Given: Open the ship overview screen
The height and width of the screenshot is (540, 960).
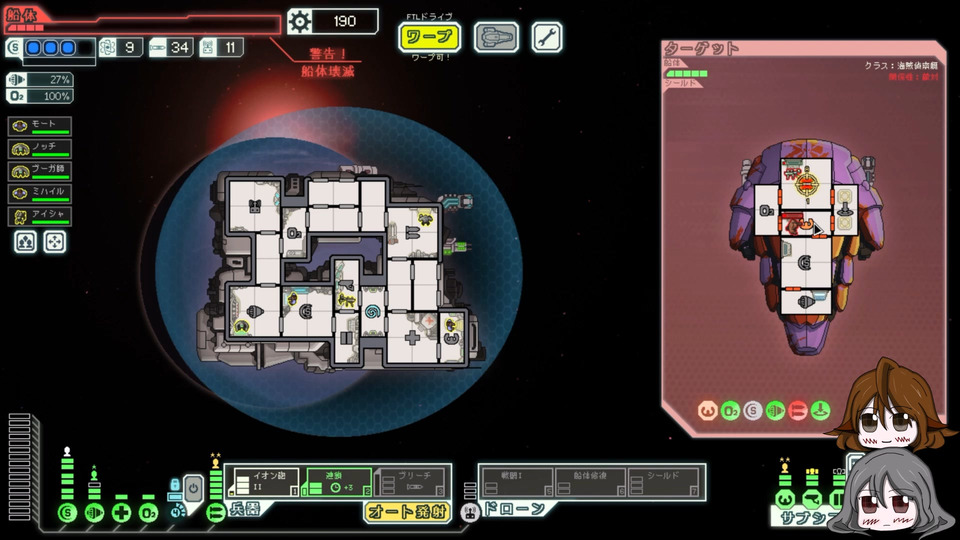Looking at the screenshot, I should (x=495, y=38).
